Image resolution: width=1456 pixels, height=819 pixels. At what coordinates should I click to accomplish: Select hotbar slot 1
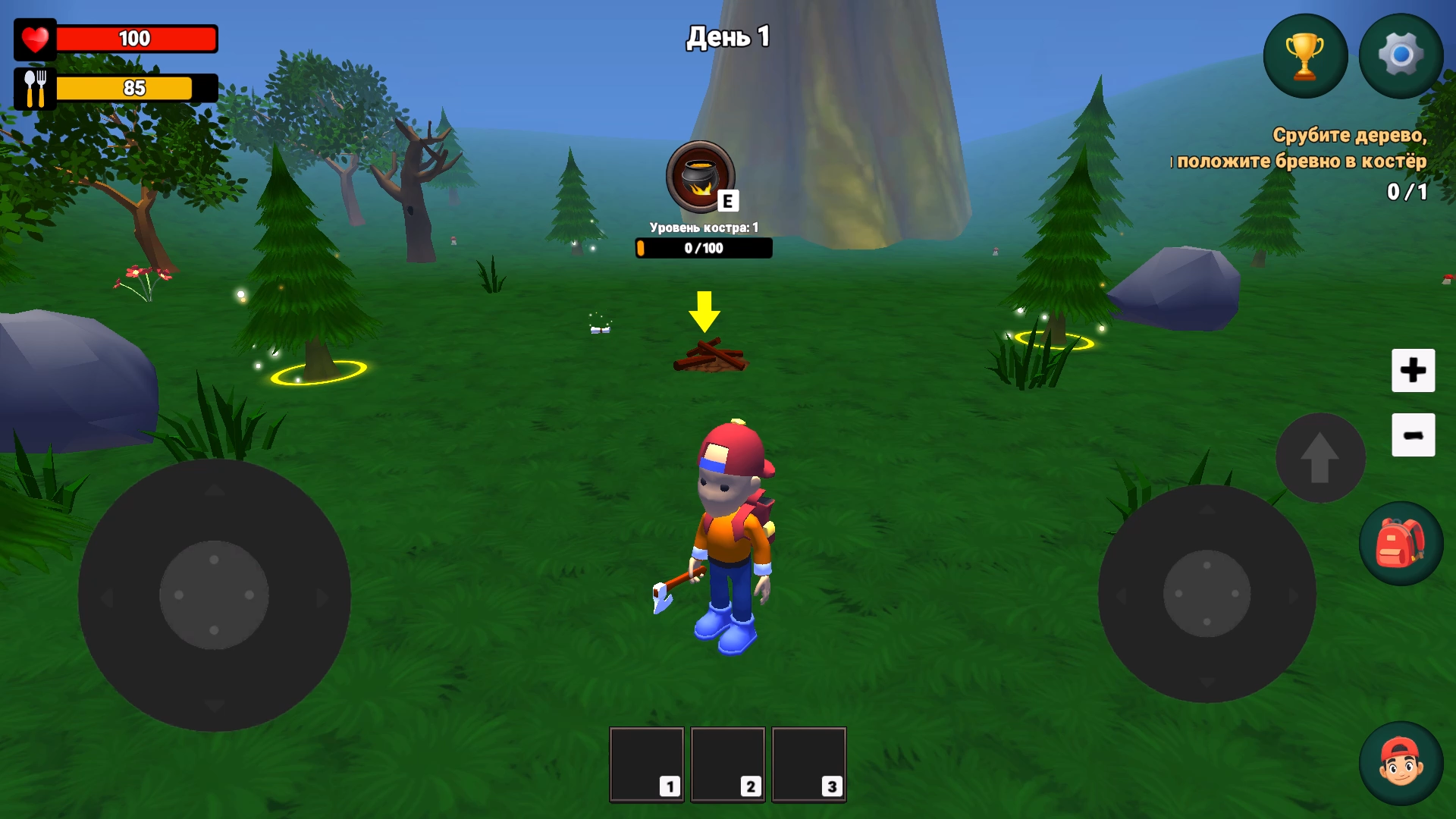646,763
